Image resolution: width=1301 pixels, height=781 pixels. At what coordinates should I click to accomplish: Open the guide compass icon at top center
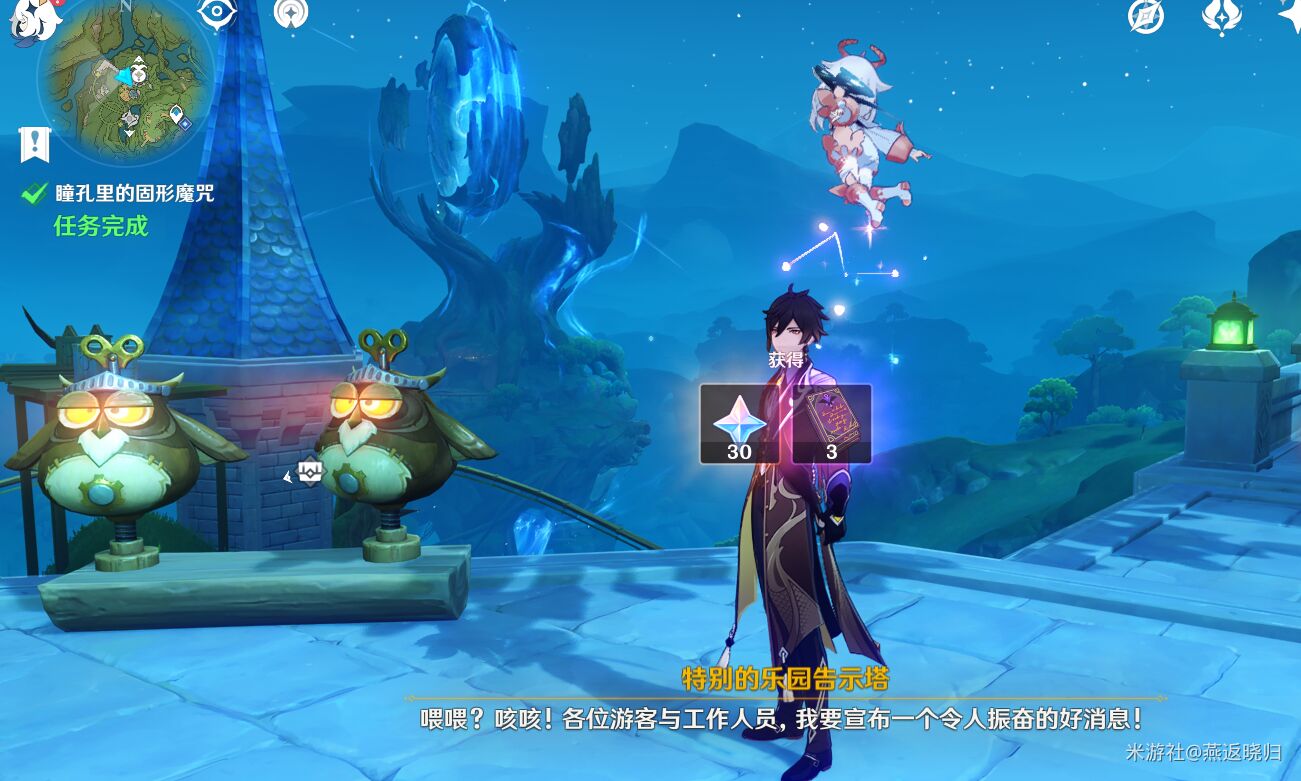click(293, 15)
